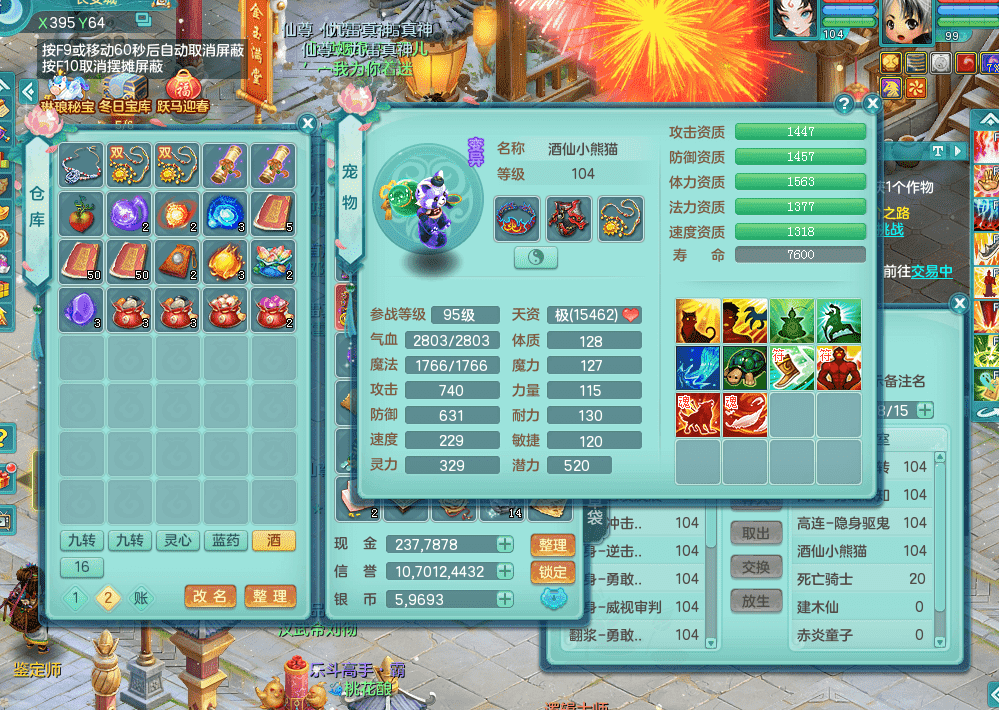Screen dimensions: 999x710
Task: Open help for the pet panel
Action: pos(845,103)
